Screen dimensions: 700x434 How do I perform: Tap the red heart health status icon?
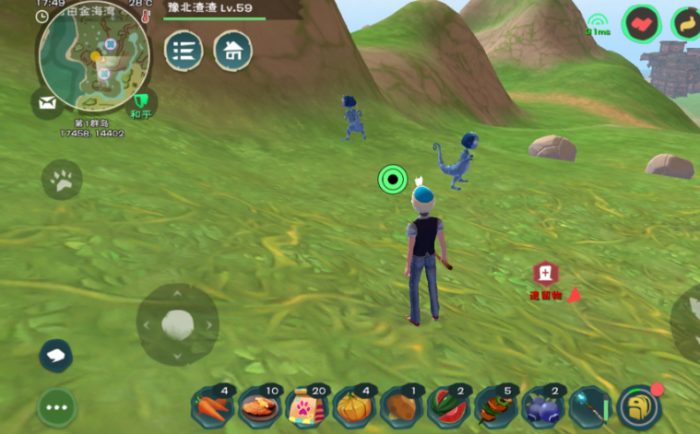pyautogui.click(x=641, y=23)
